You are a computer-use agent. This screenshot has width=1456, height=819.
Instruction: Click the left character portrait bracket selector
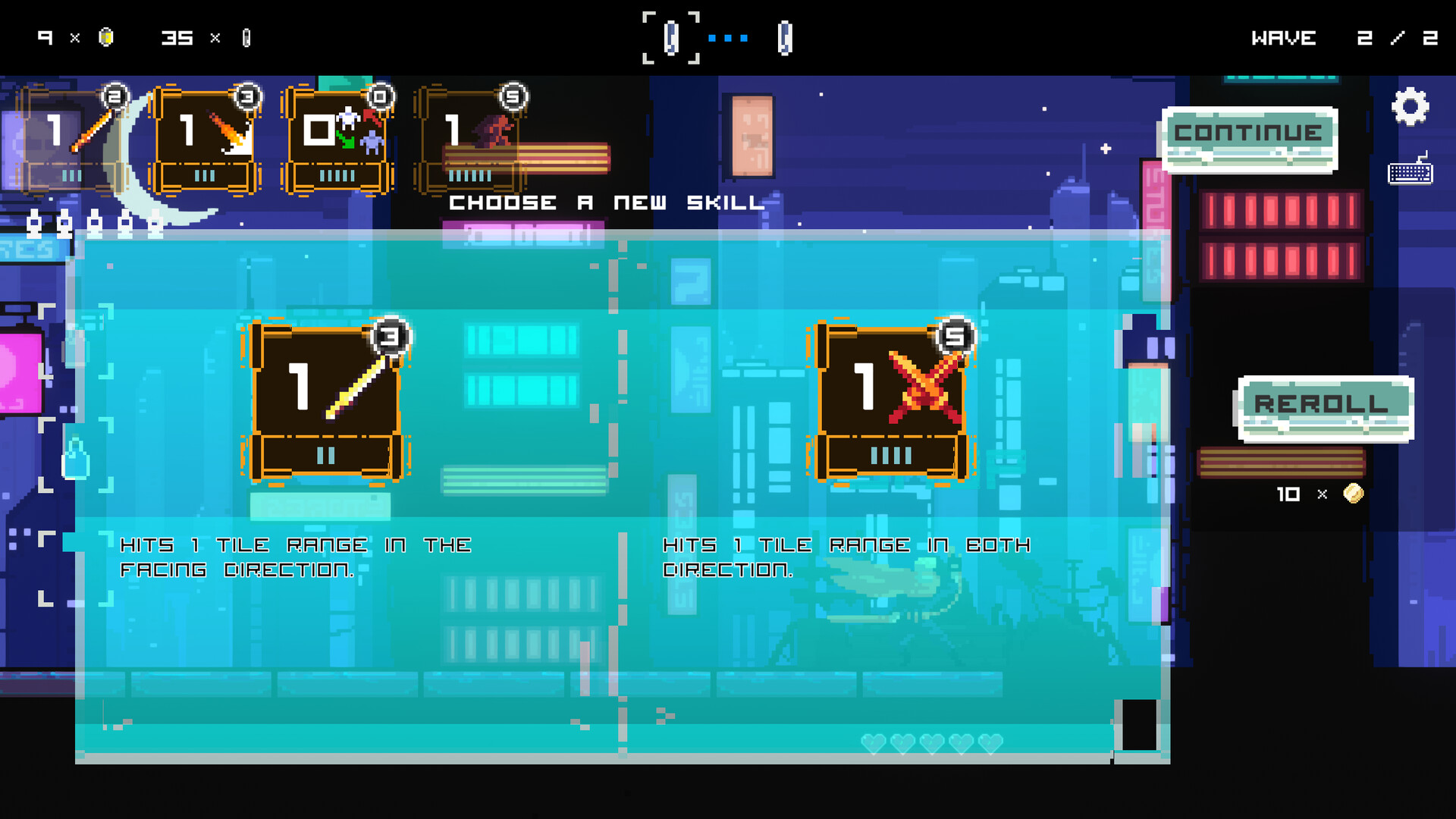click(x=670, y=37)
